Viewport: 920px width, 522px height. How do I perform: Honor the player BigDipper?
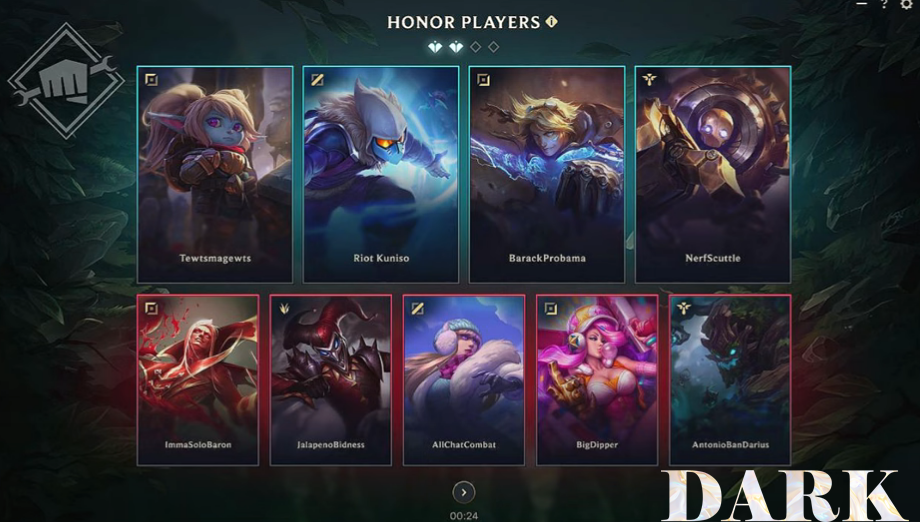coord(596,380)
